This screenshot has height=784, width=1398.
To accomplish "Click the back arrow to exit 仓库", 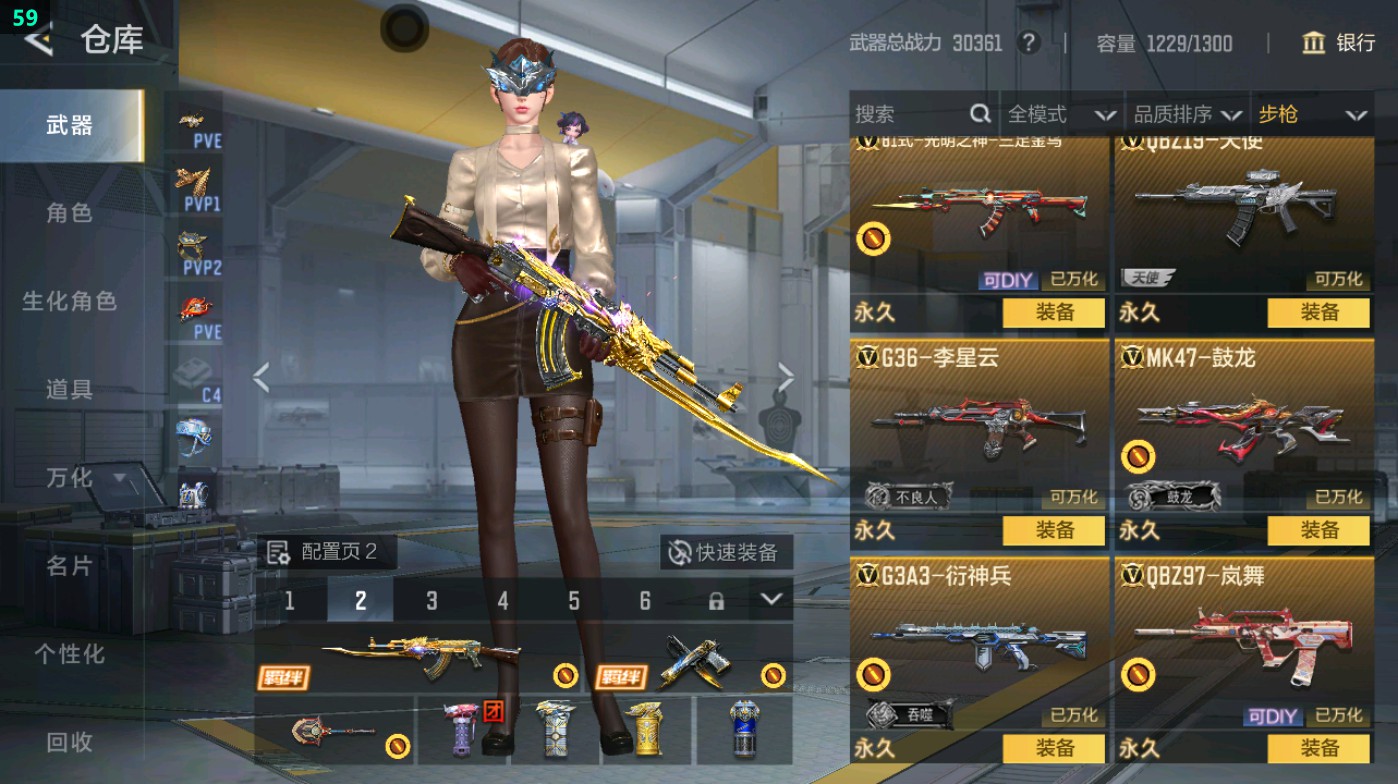I will pyautogui.click(x=39, y=41).
